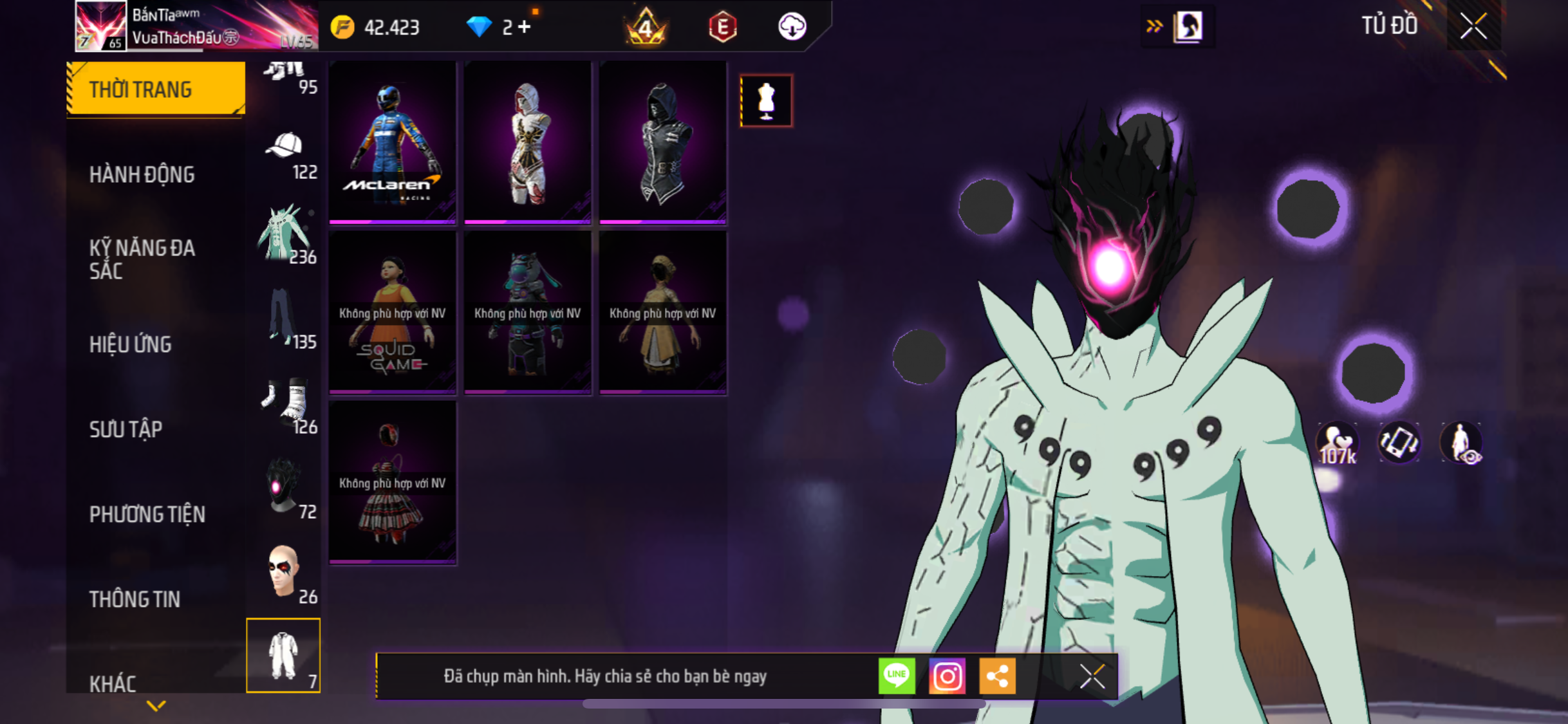Click the mannequin outfit-set icon

pyautogui.click(x=766, y=101)
